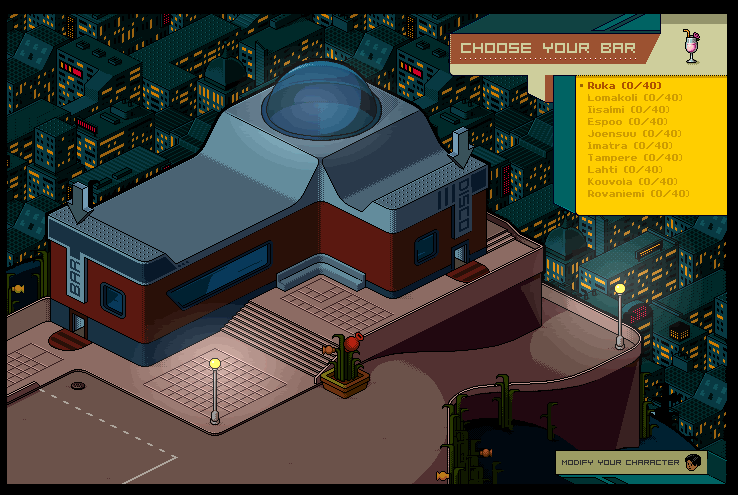Click the Imatra bar in the list
This screenshot has height=495, width=738.
(628, 146)
